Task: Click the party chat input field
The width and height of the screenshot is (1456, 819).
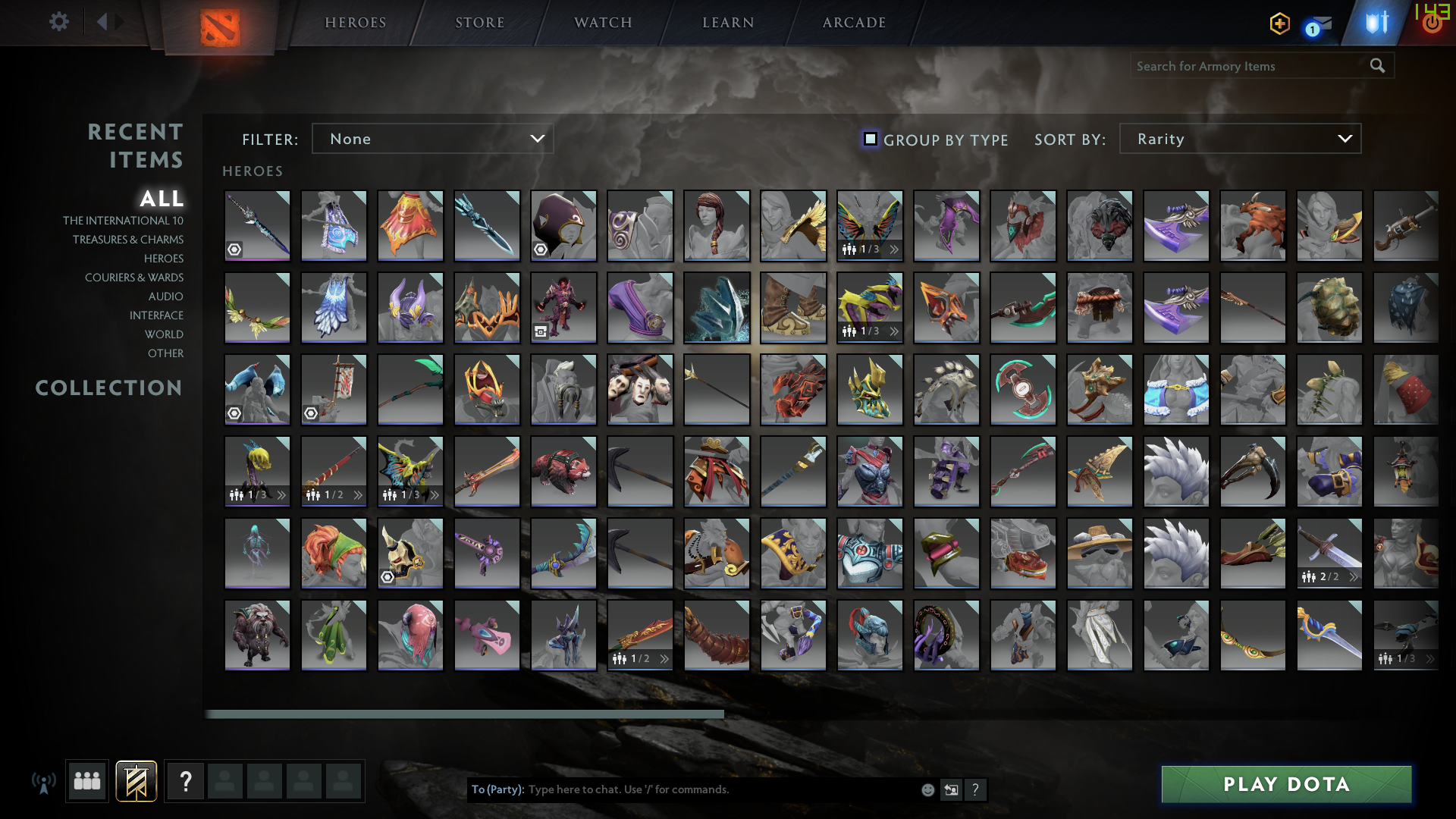Action: click(682, 789)
